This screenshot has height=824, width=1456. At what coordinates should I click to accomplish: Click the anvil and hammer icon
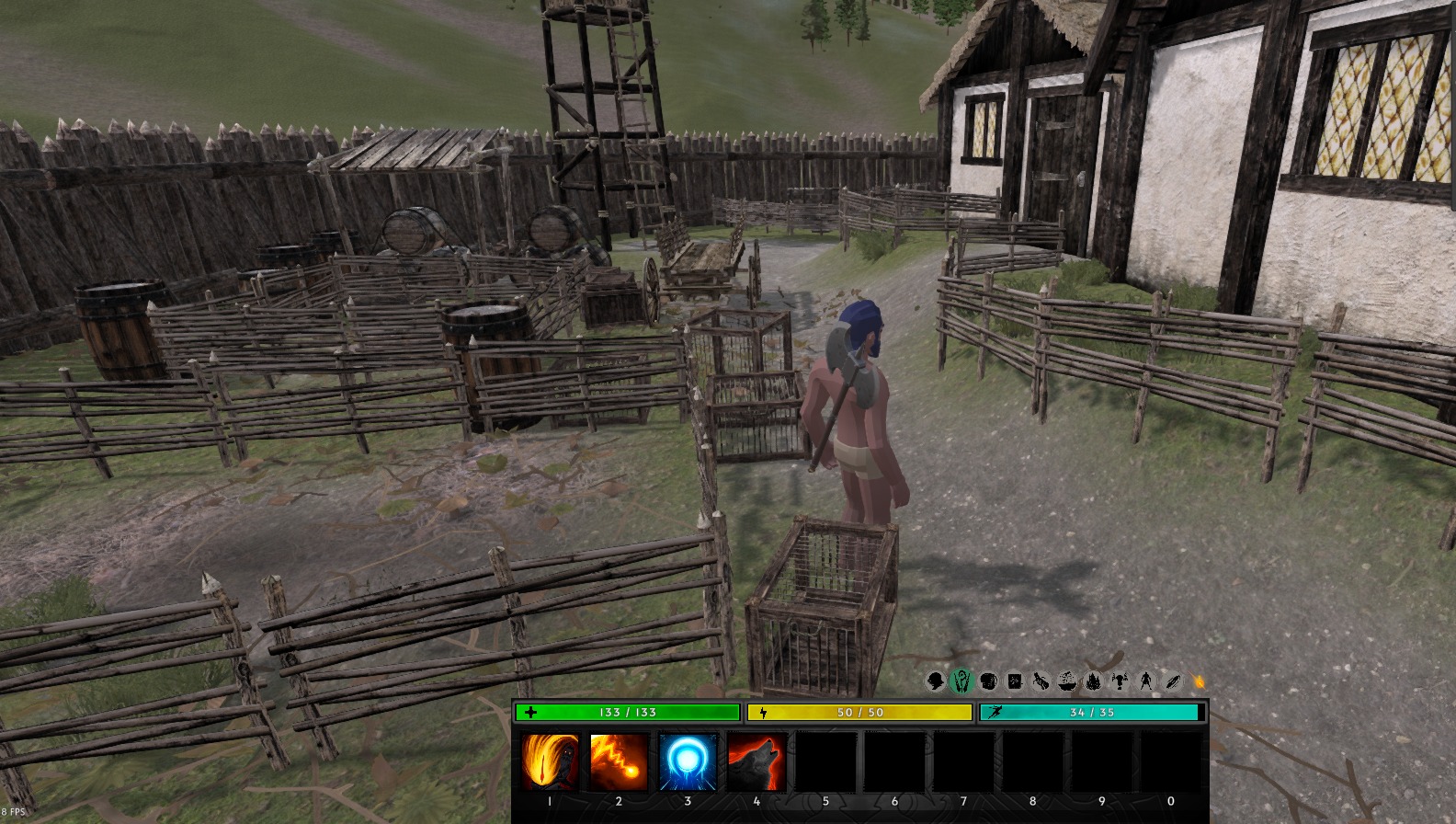pyautogui.click(x=1120, y=681)
